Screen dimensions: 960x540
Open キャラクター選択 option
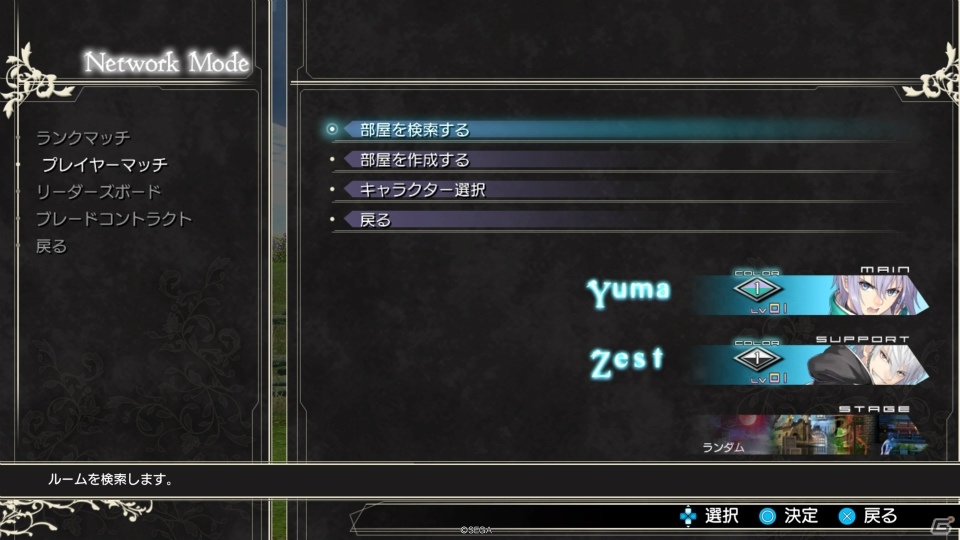(422, 190)
